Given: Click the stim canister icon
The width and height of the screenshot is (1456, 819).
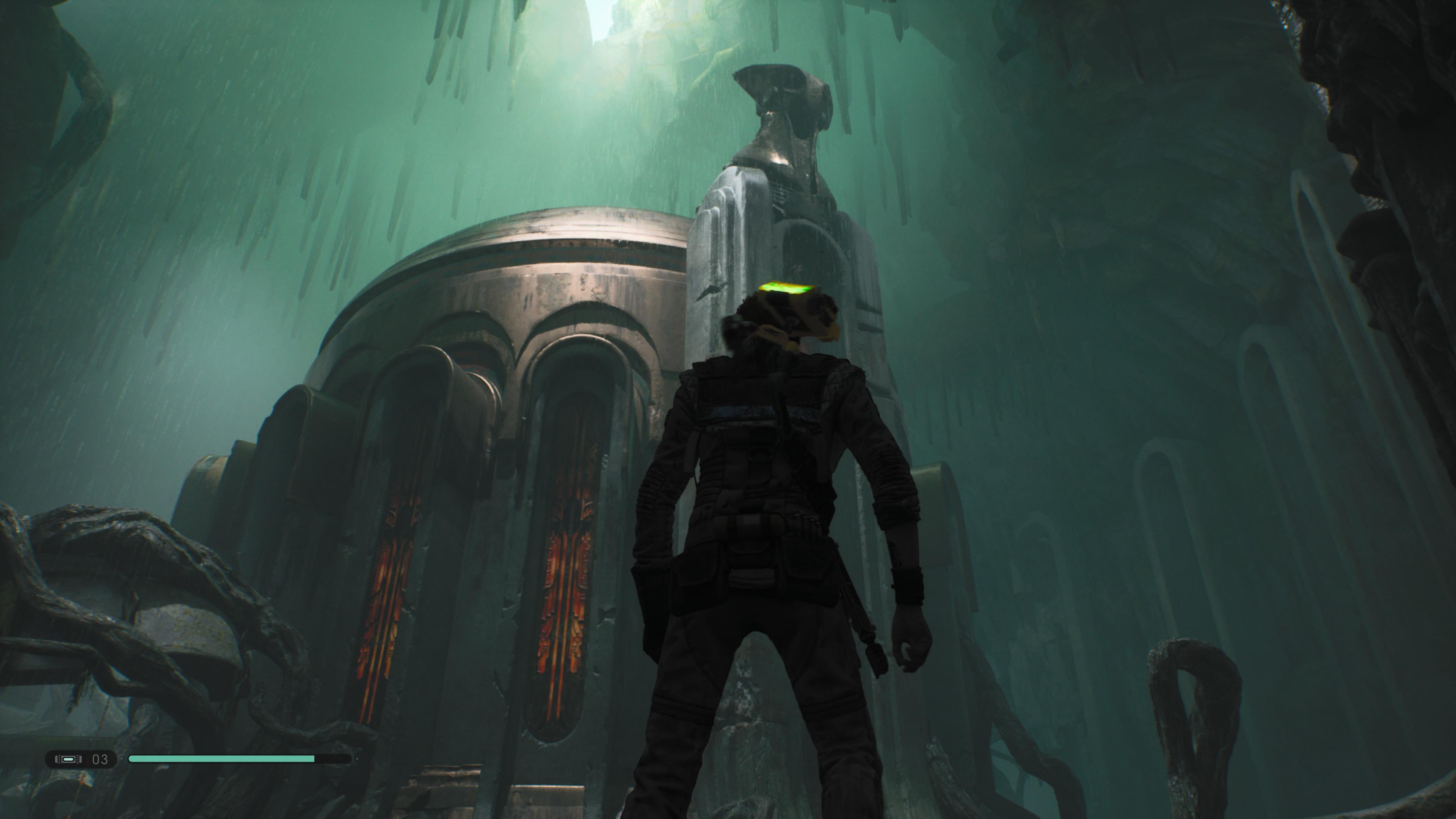Looking at the screenshot, I should pos(68,759).
